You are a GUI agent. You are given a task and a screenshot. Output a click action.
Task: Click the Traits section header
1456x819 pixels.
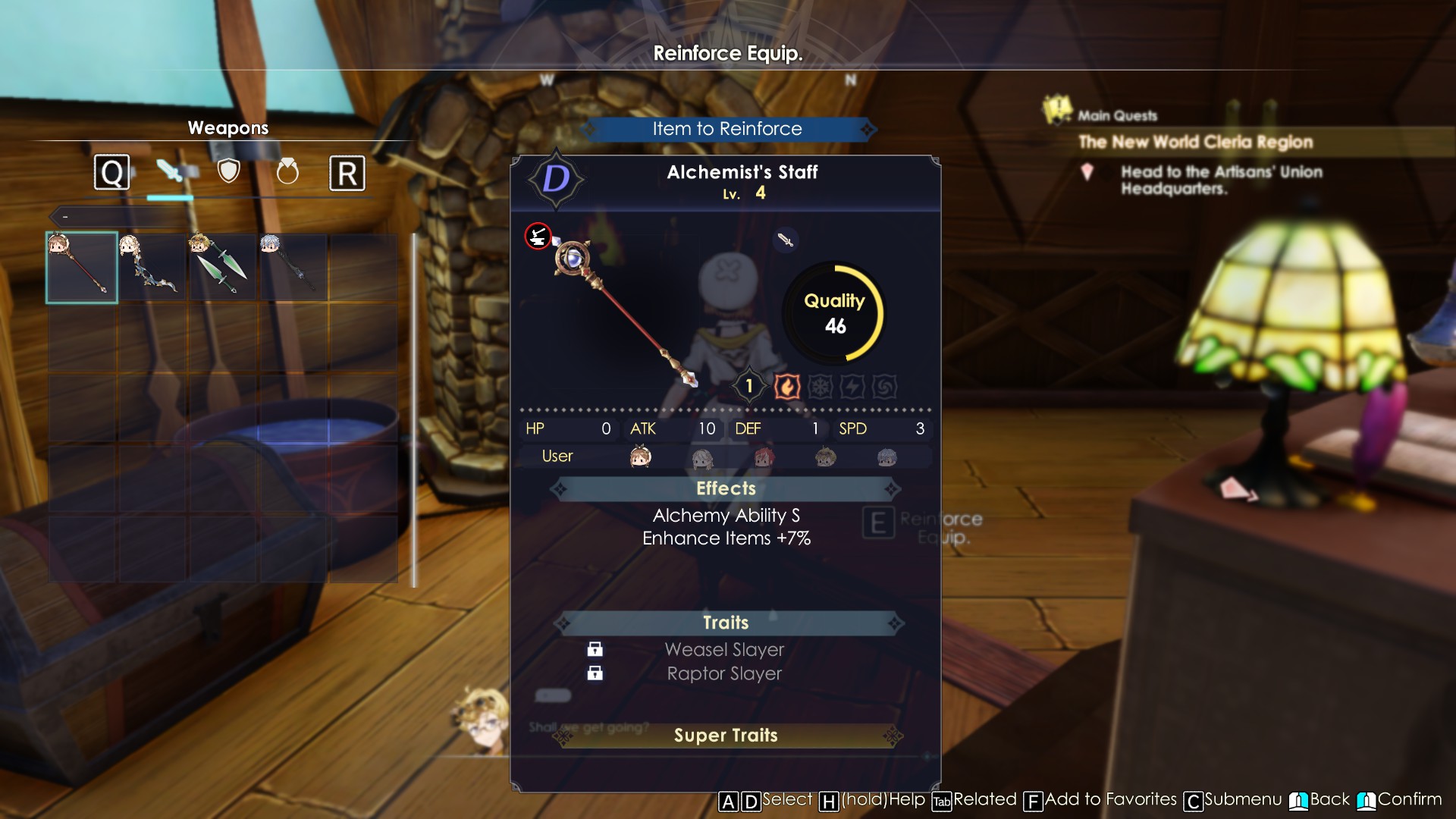(x=726, y=623)
